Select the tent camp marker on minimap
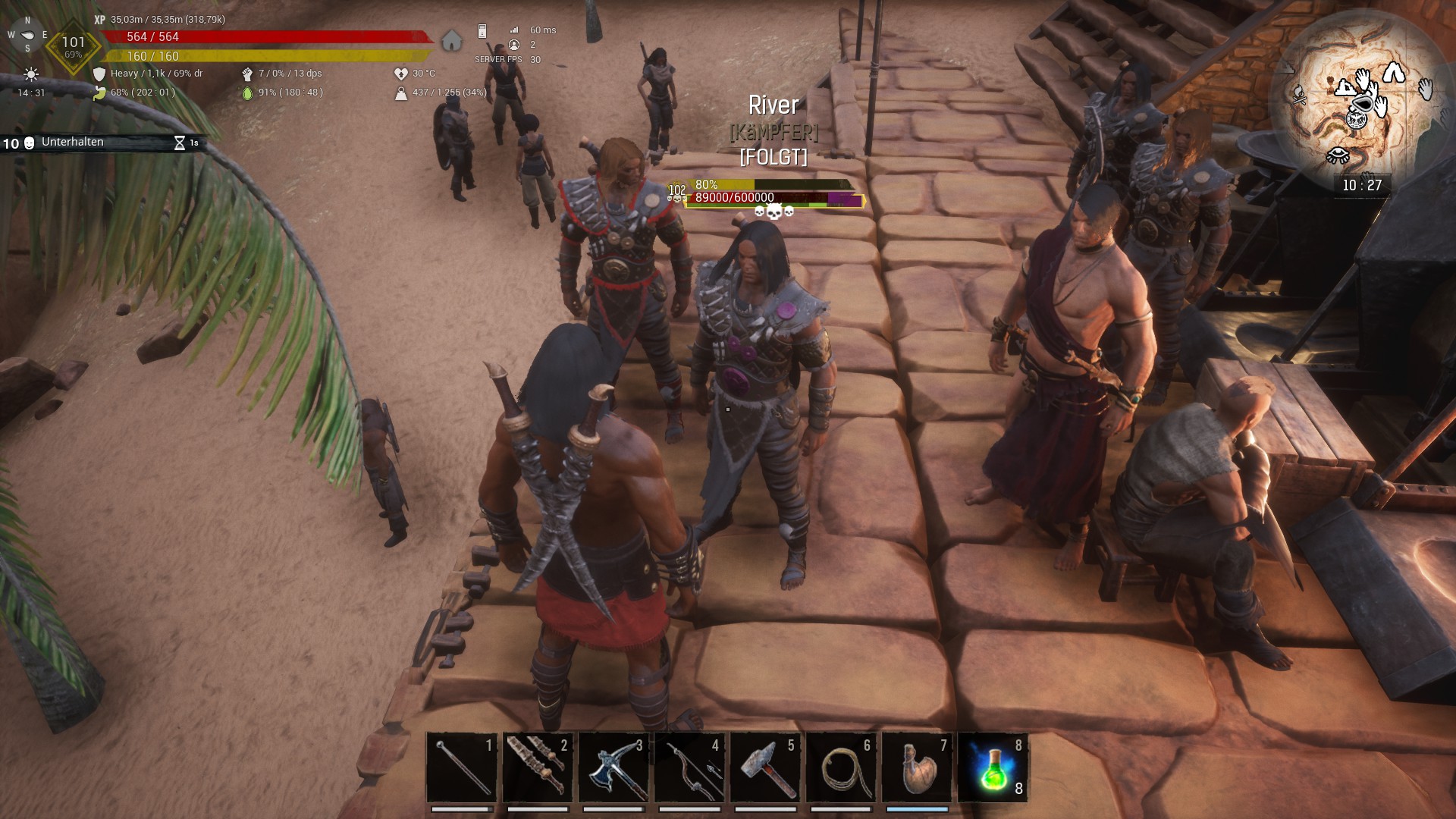1456x819 pixels. pos(1393,74)
